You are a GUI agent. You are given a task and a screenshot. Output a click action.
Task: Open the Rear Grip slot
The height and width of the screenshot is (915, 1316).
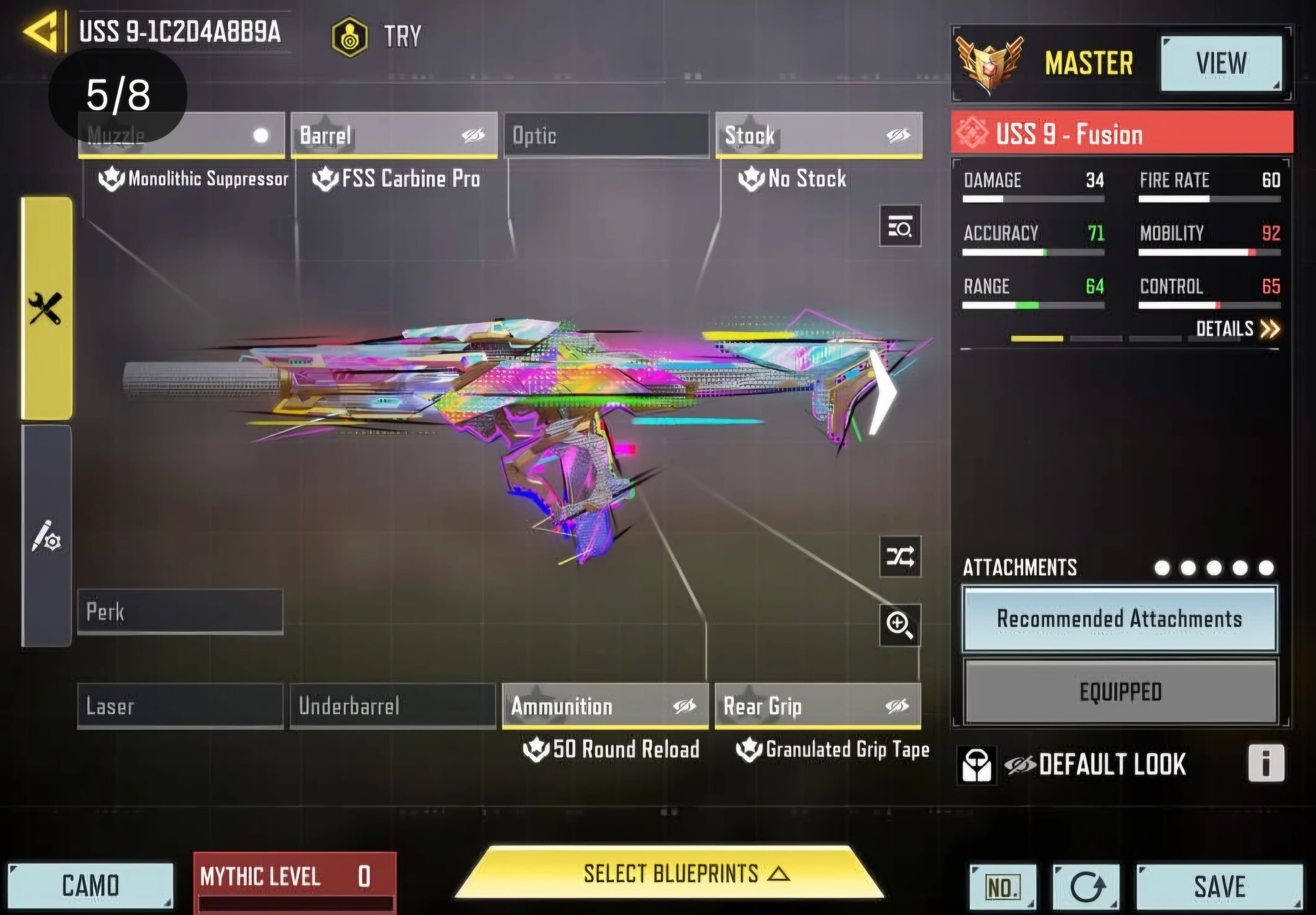point(818,706)
